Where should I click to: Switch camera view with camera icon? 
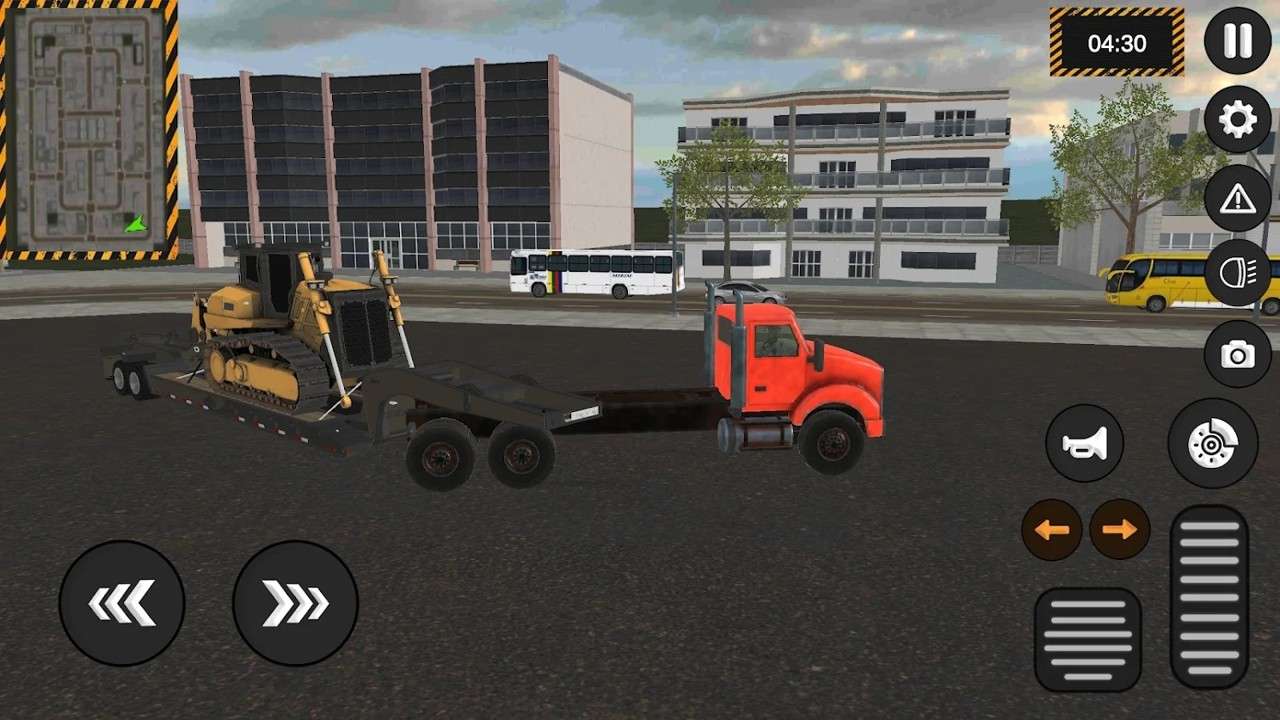tap(1237, 352)
